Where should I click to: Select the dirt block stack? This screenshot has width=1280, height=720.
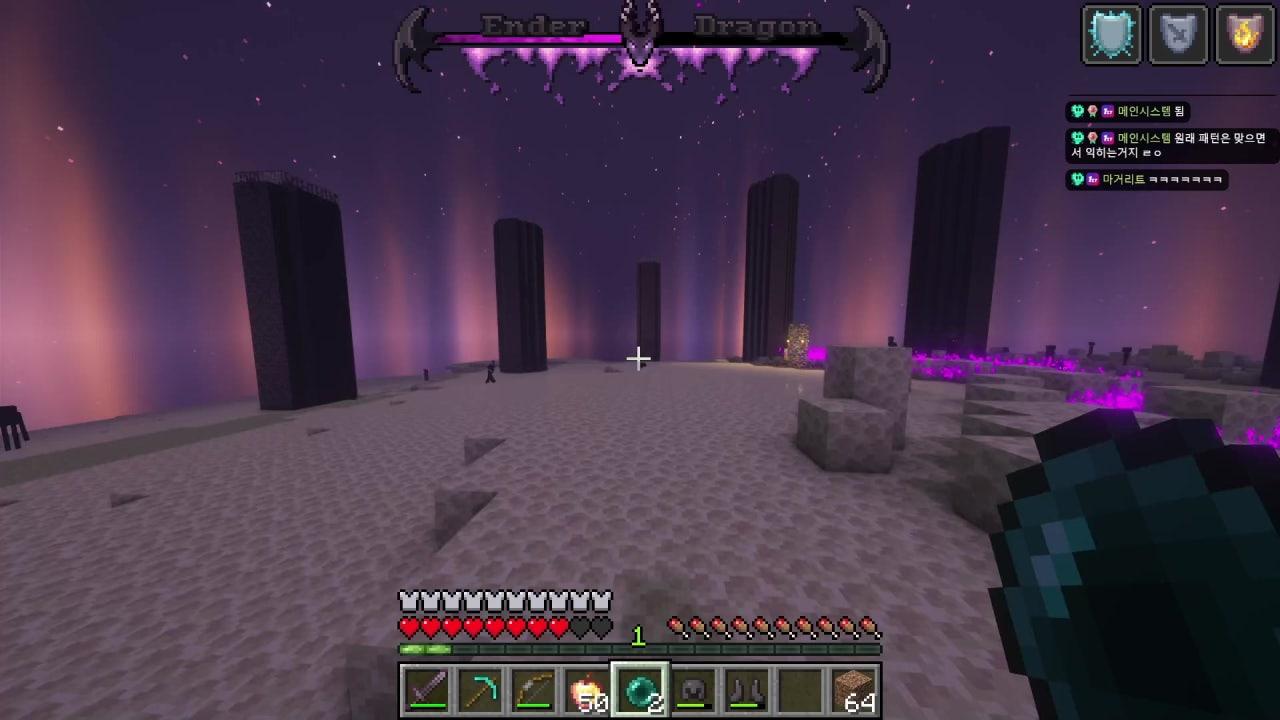coord(854,690)
